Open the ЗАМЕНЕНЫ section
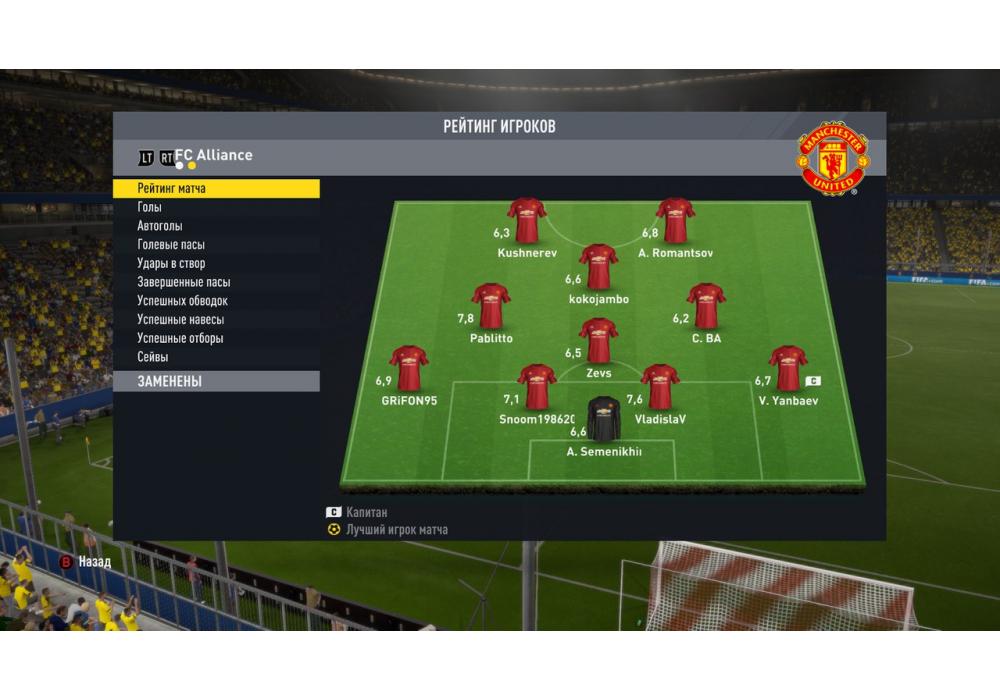This screenshot has width=1000, height=700. (x=215, y=381)
